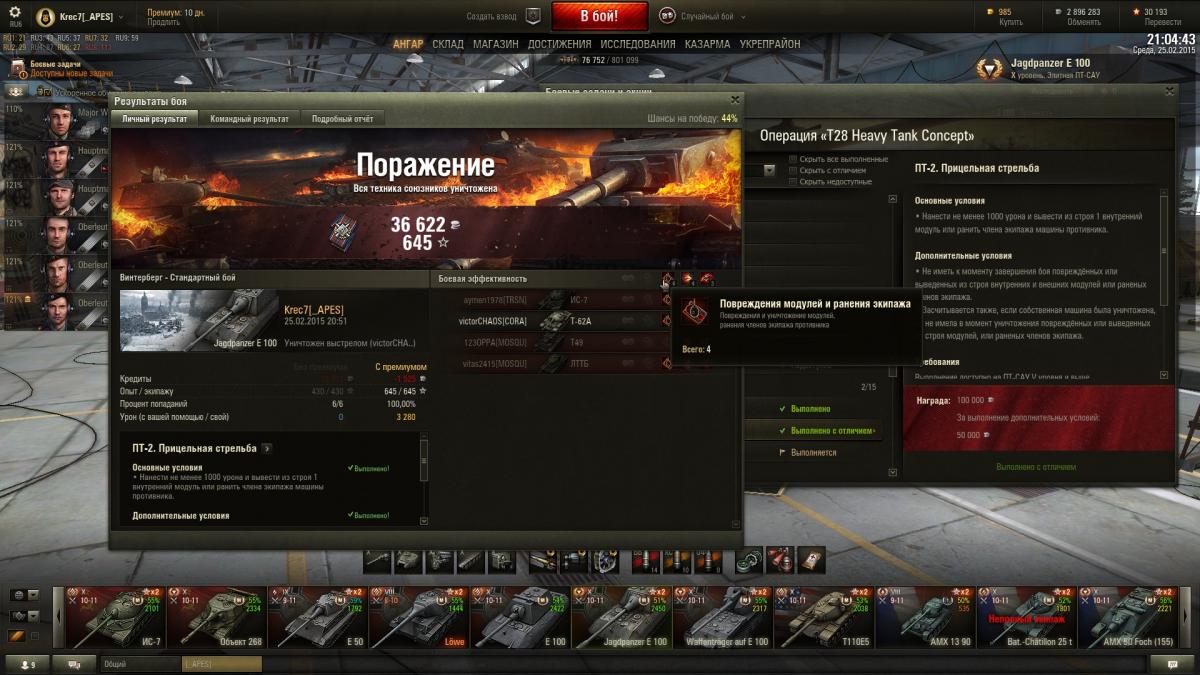1200x675 pixels.
Task: Go to МАГАЗИН section
Action: tap(495, 44)
